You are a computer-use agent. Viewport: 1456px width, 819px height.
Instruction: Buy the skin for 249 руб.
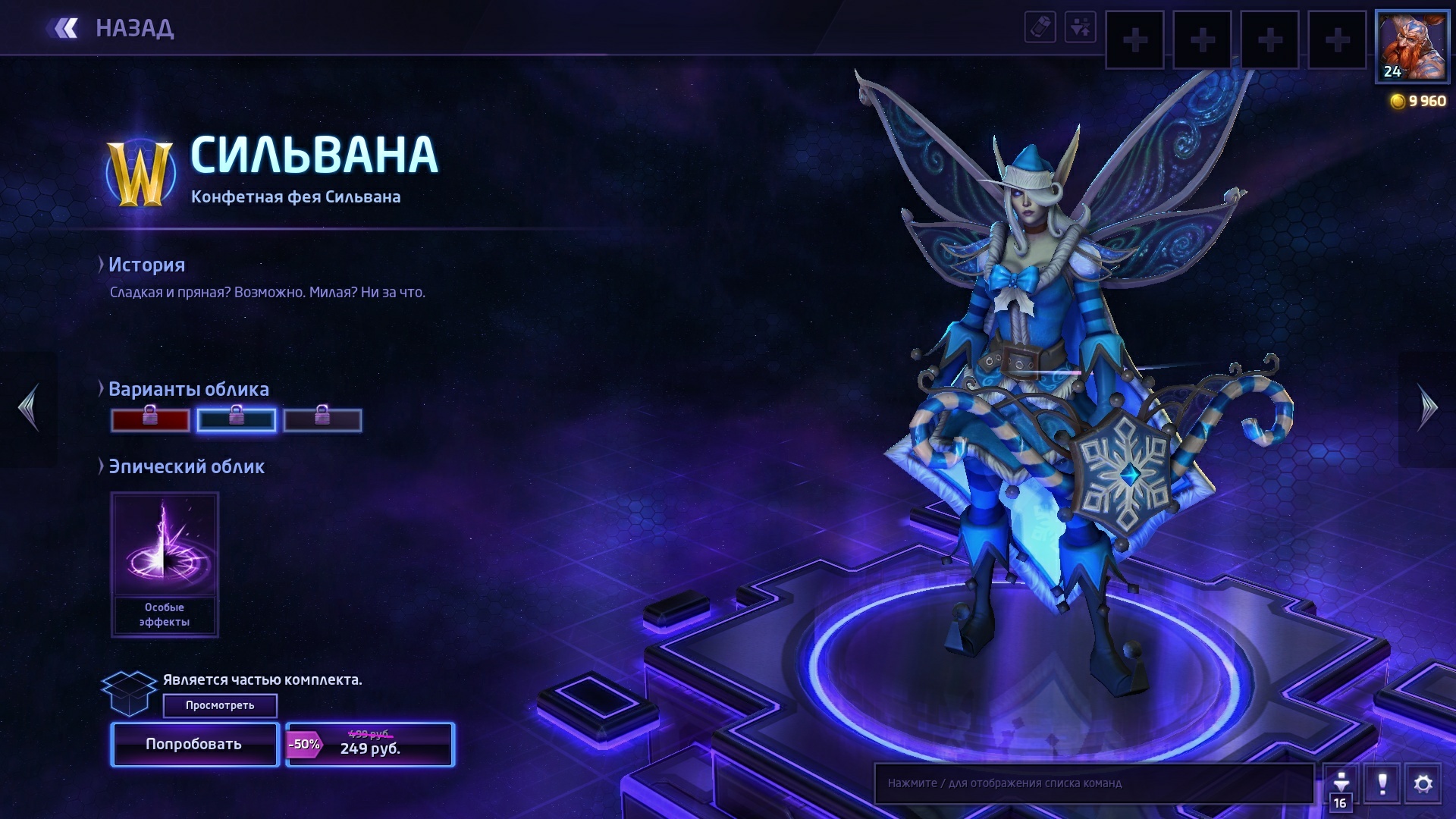click(370, 745)
